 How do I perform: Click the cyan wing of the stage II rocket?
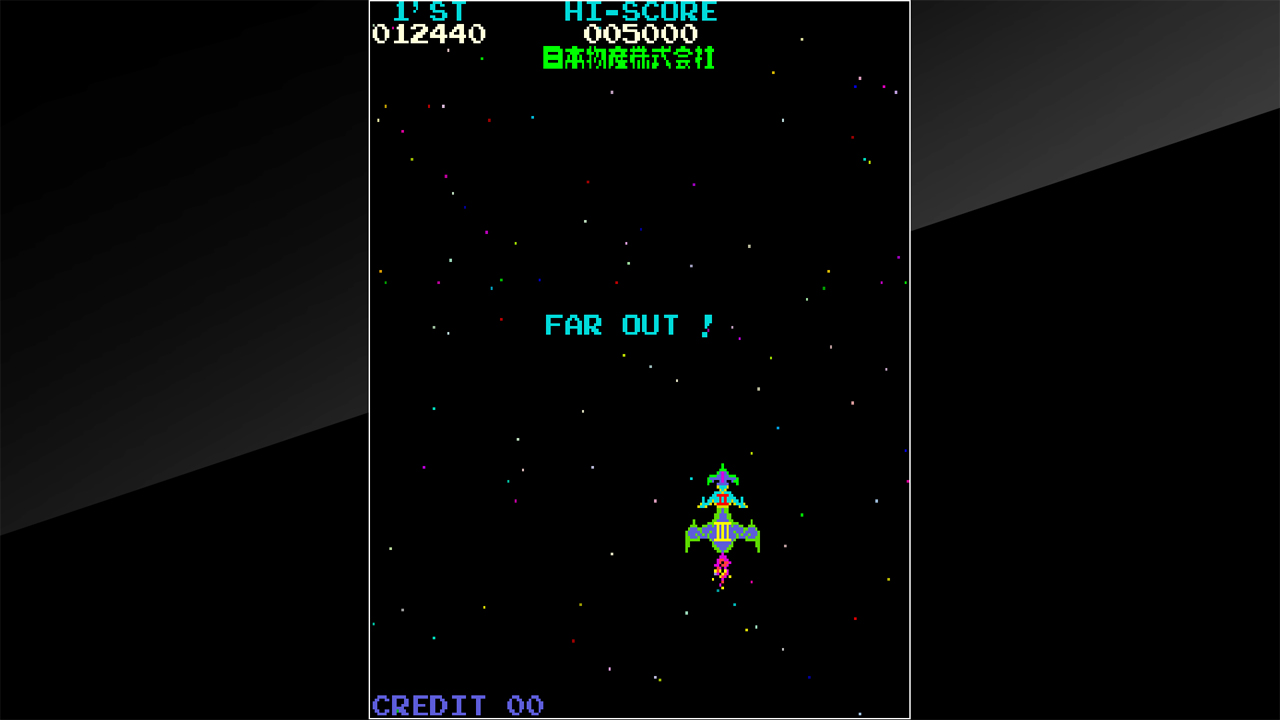click(x=706, y=500)
